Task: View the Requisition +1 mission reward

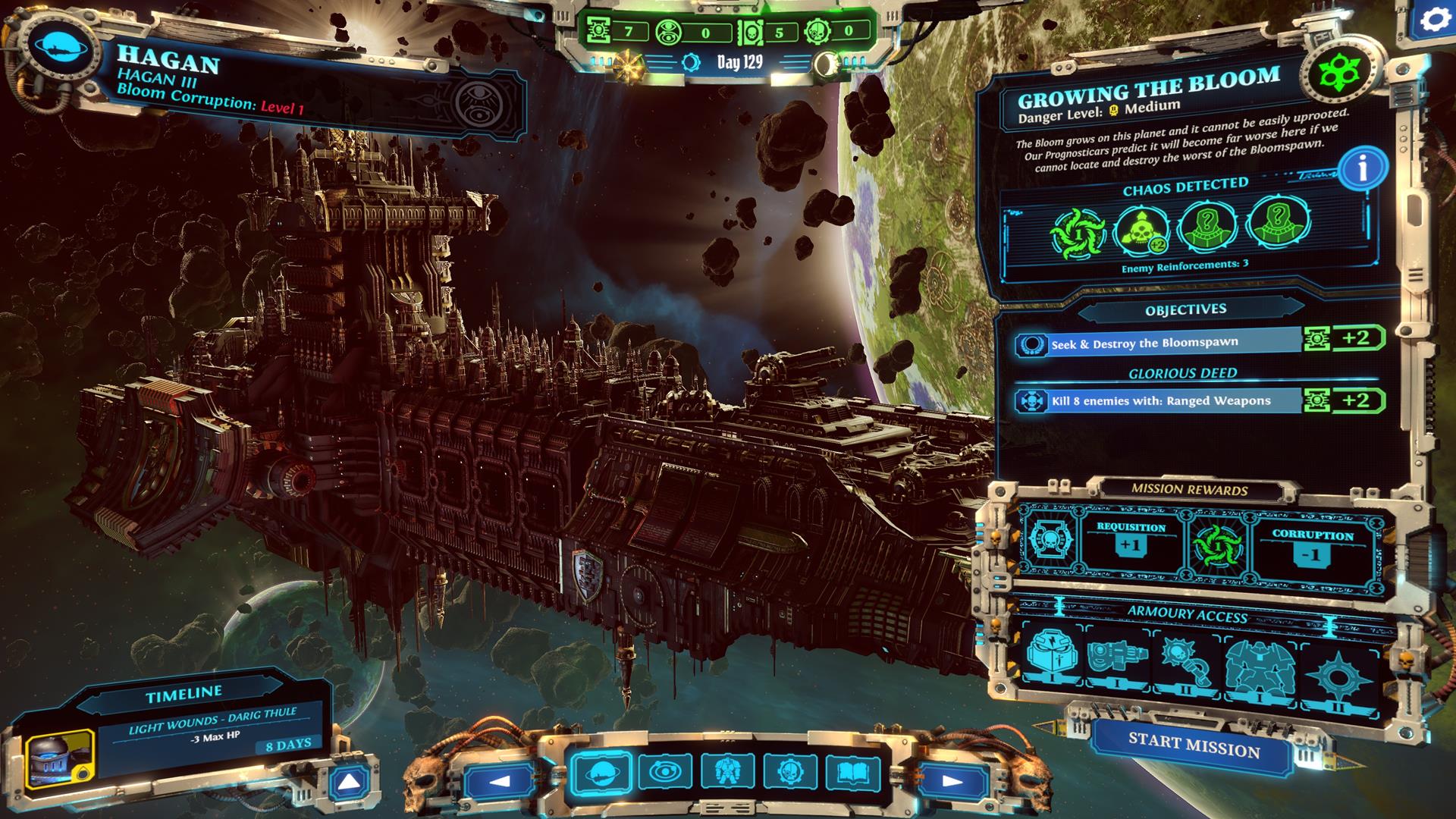Action: click(x=1131, y=539)
